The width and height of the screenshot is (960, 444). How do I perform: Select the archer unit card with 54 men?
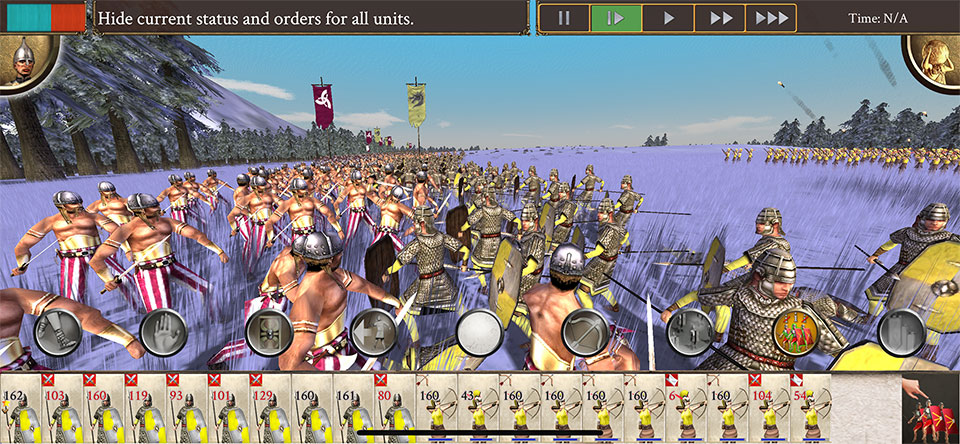pos(811,408)
